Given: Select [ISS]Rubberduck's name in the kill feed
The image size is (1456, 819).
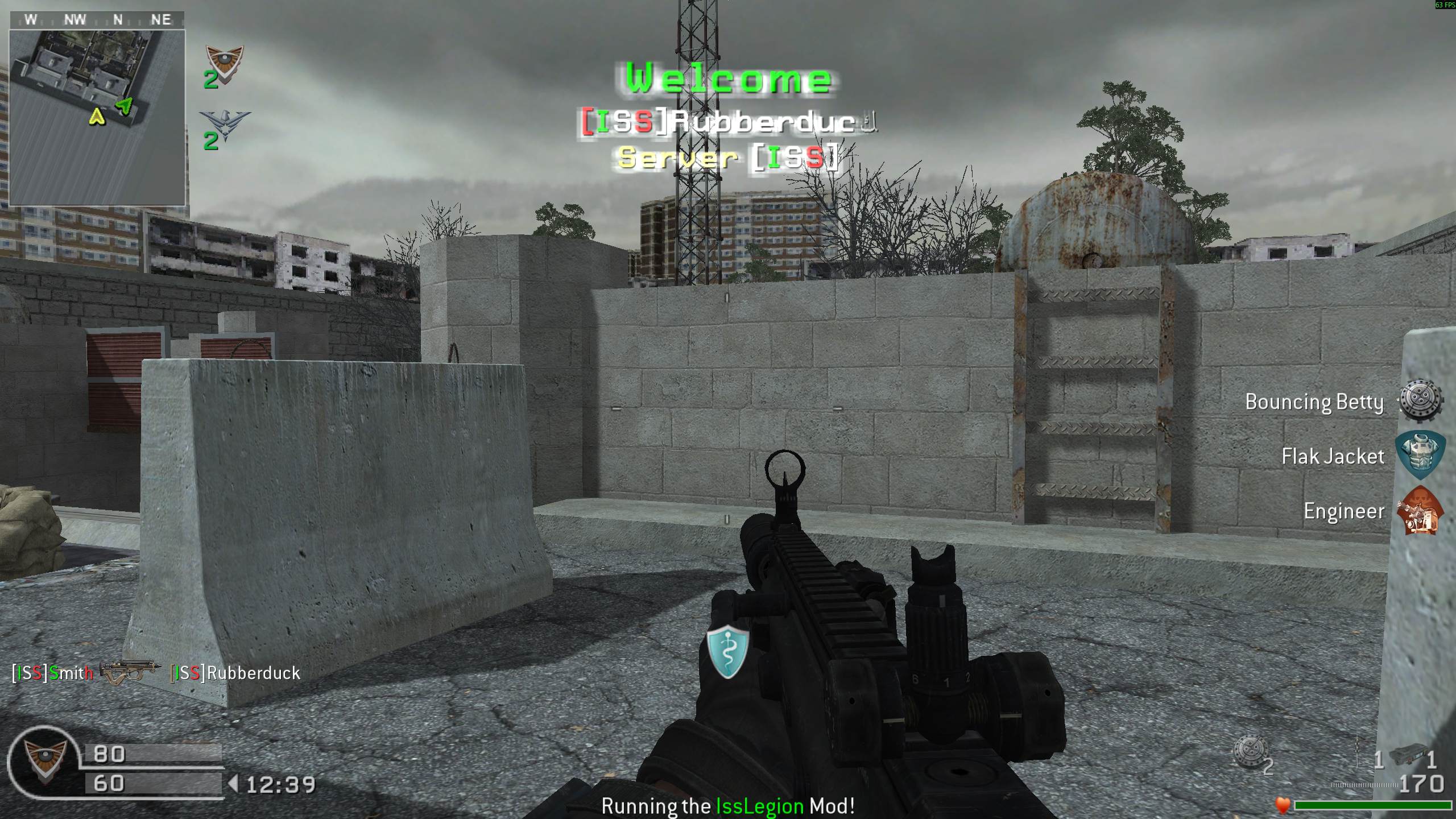Looking at the screenshot, I should (235, 673).
